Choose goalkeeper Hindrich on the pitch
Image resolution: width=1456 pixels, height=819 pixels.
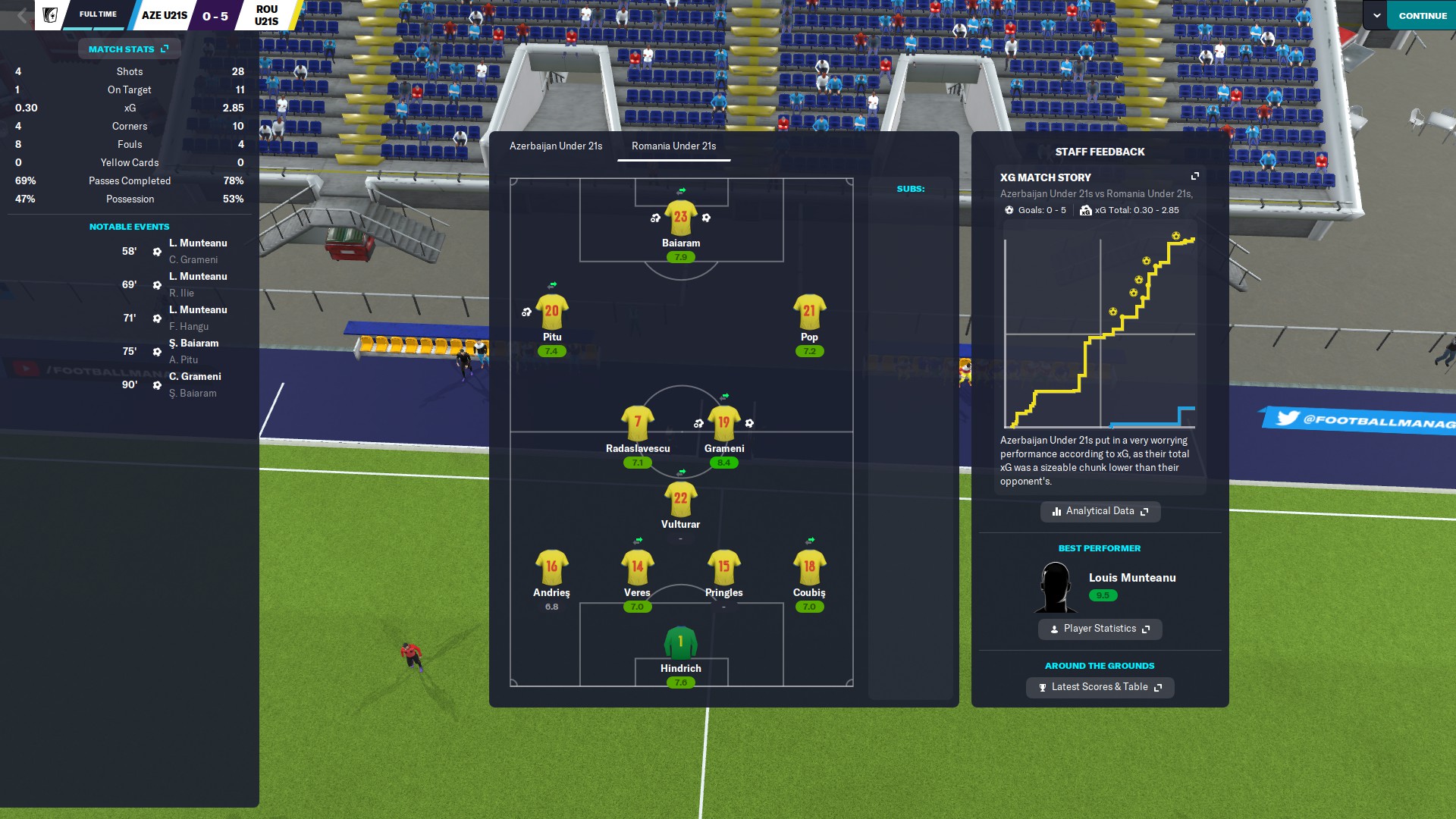[x=680, y=643]
